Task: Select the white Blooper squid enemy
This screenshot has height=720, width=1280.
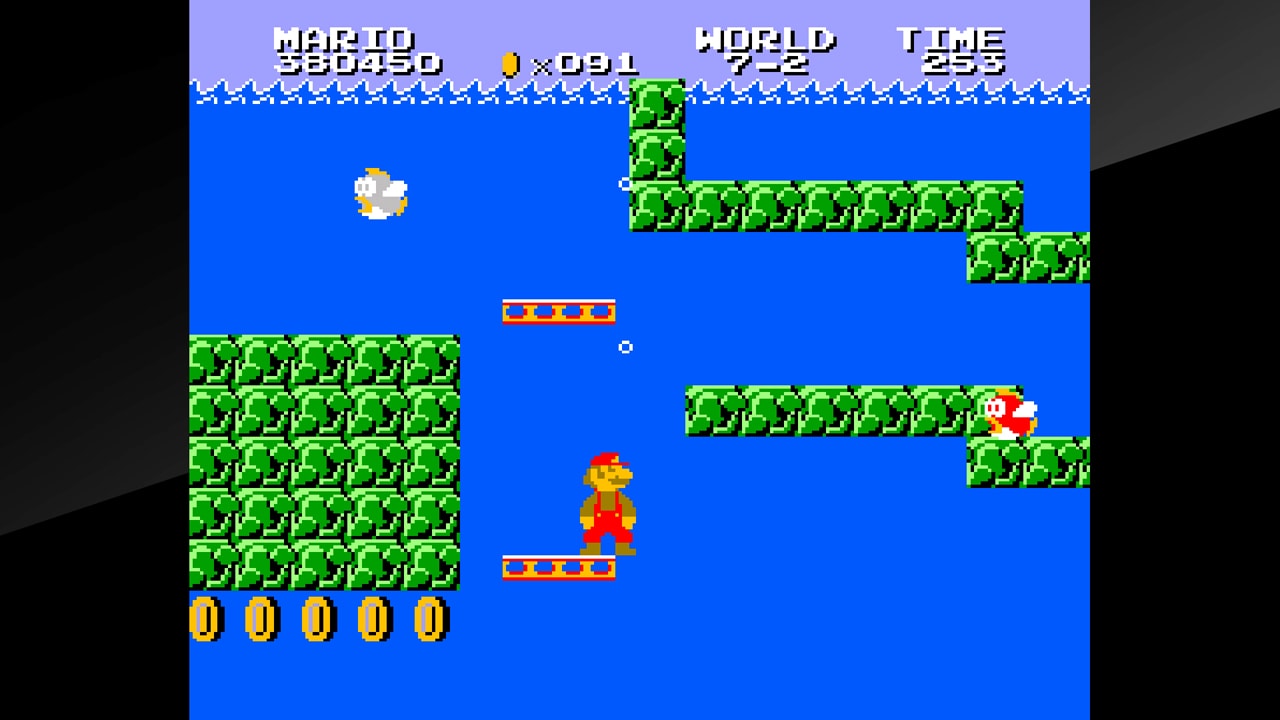Action: pyautogui.click(x=378, y=192)
